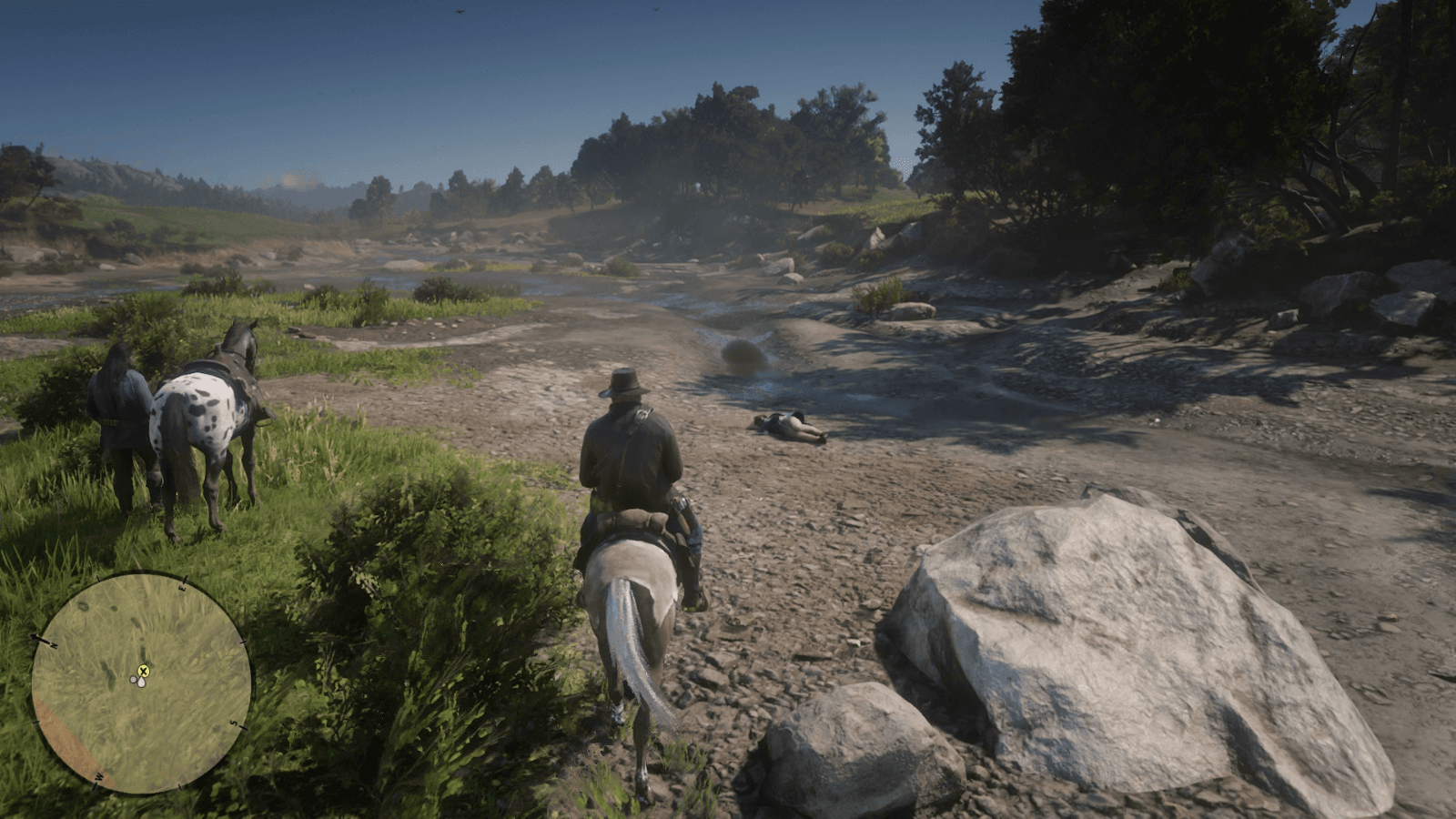Click the gray companion dot on the minimap
Image resolution: width=1456 pixels, height=819 pixels.
133,679
